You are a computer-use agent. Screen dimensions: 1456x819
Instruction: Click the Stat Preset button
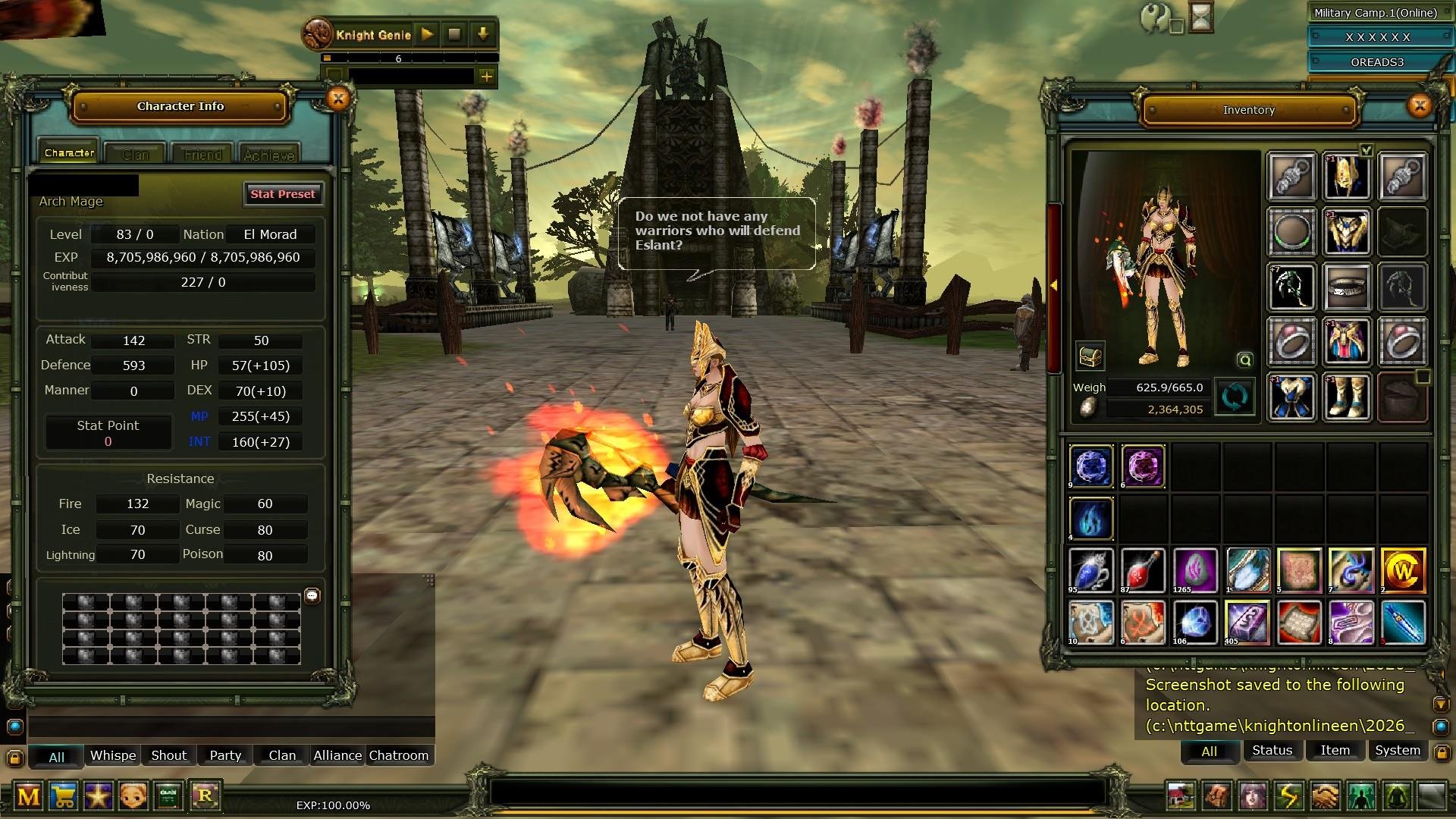point(284,194)
